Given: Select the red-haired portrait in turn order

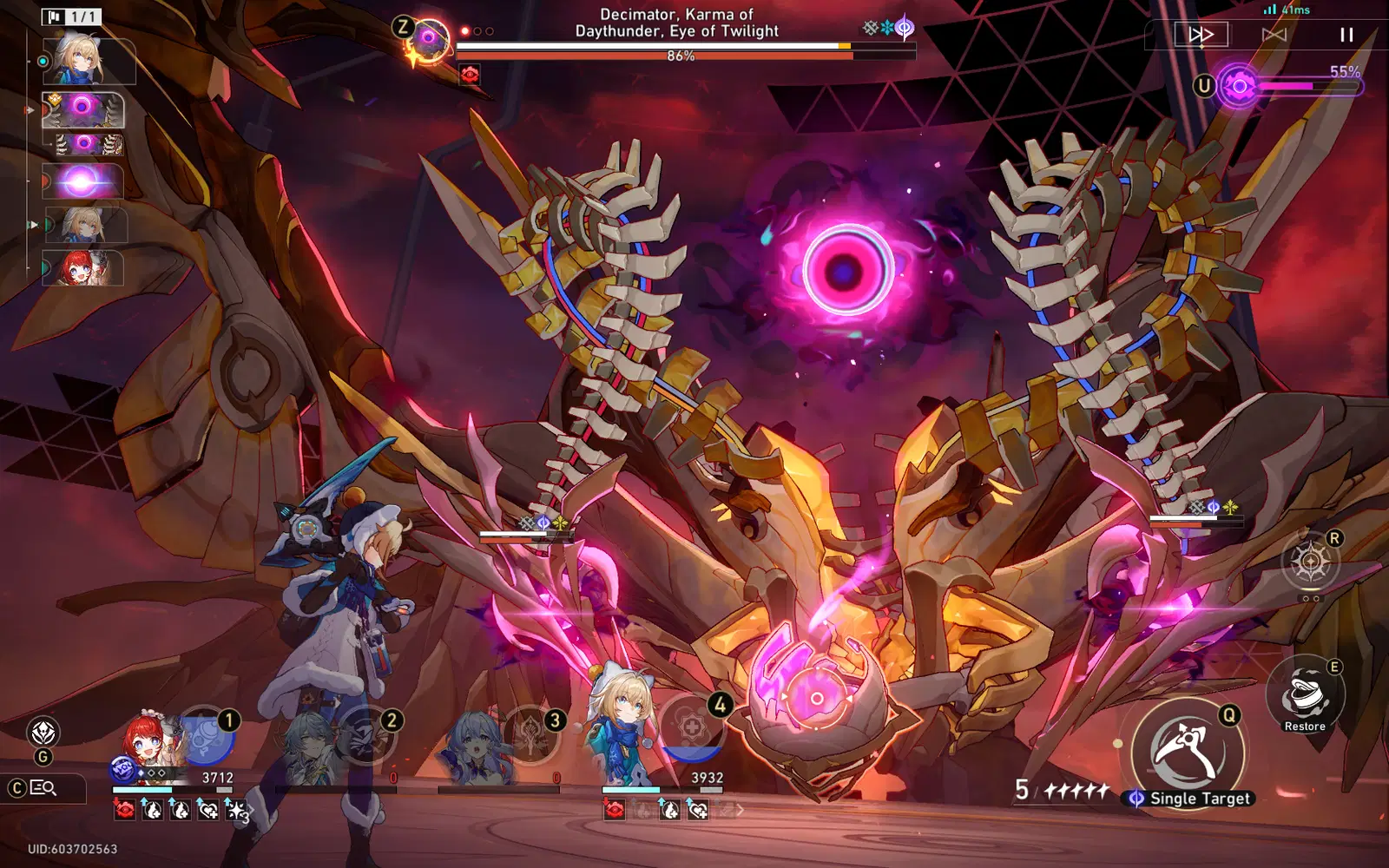Looking at the screenshot, I should click(83, 268).
